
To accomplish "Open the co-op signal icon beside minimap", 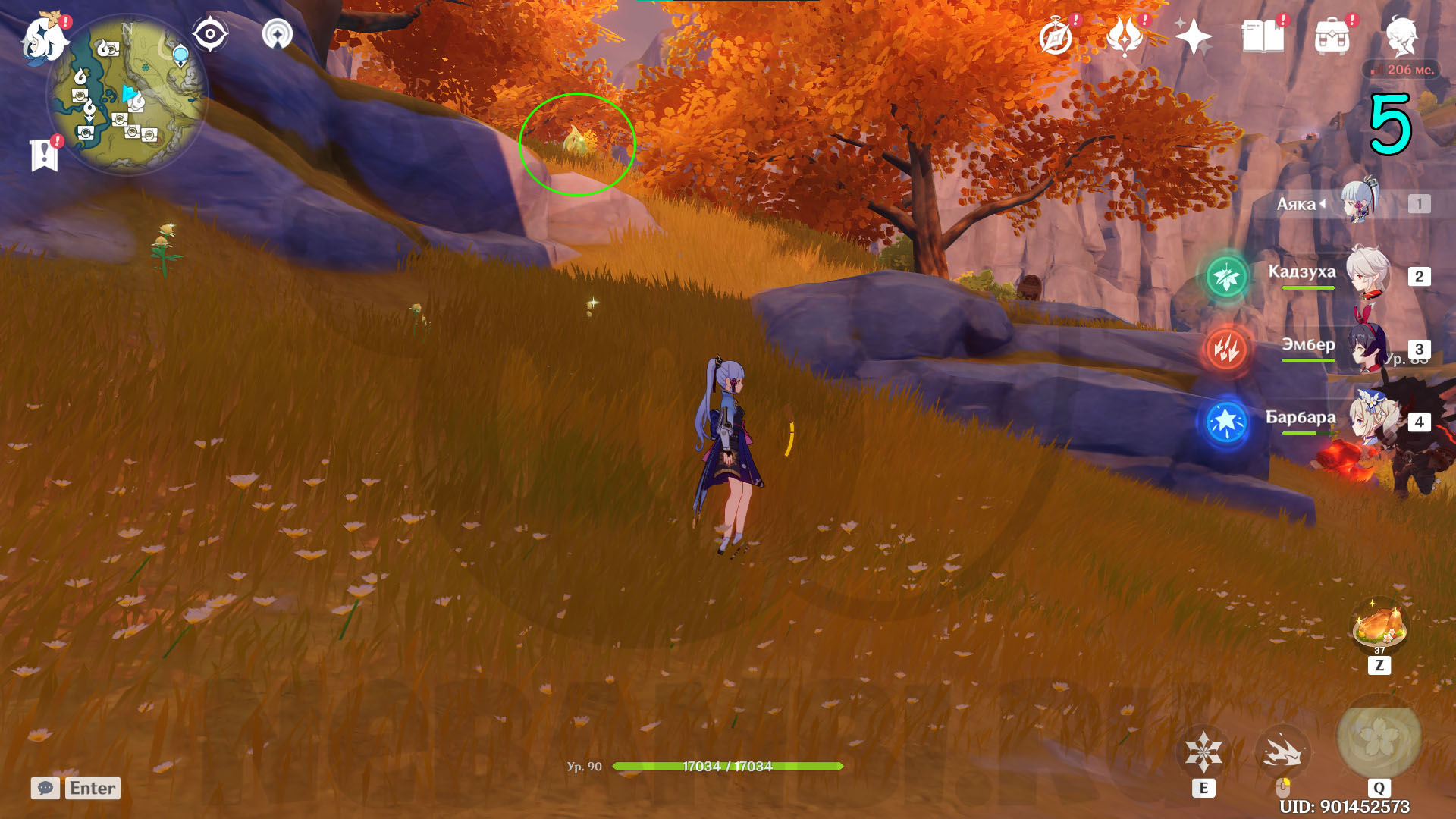I will (x=278, y=34).
